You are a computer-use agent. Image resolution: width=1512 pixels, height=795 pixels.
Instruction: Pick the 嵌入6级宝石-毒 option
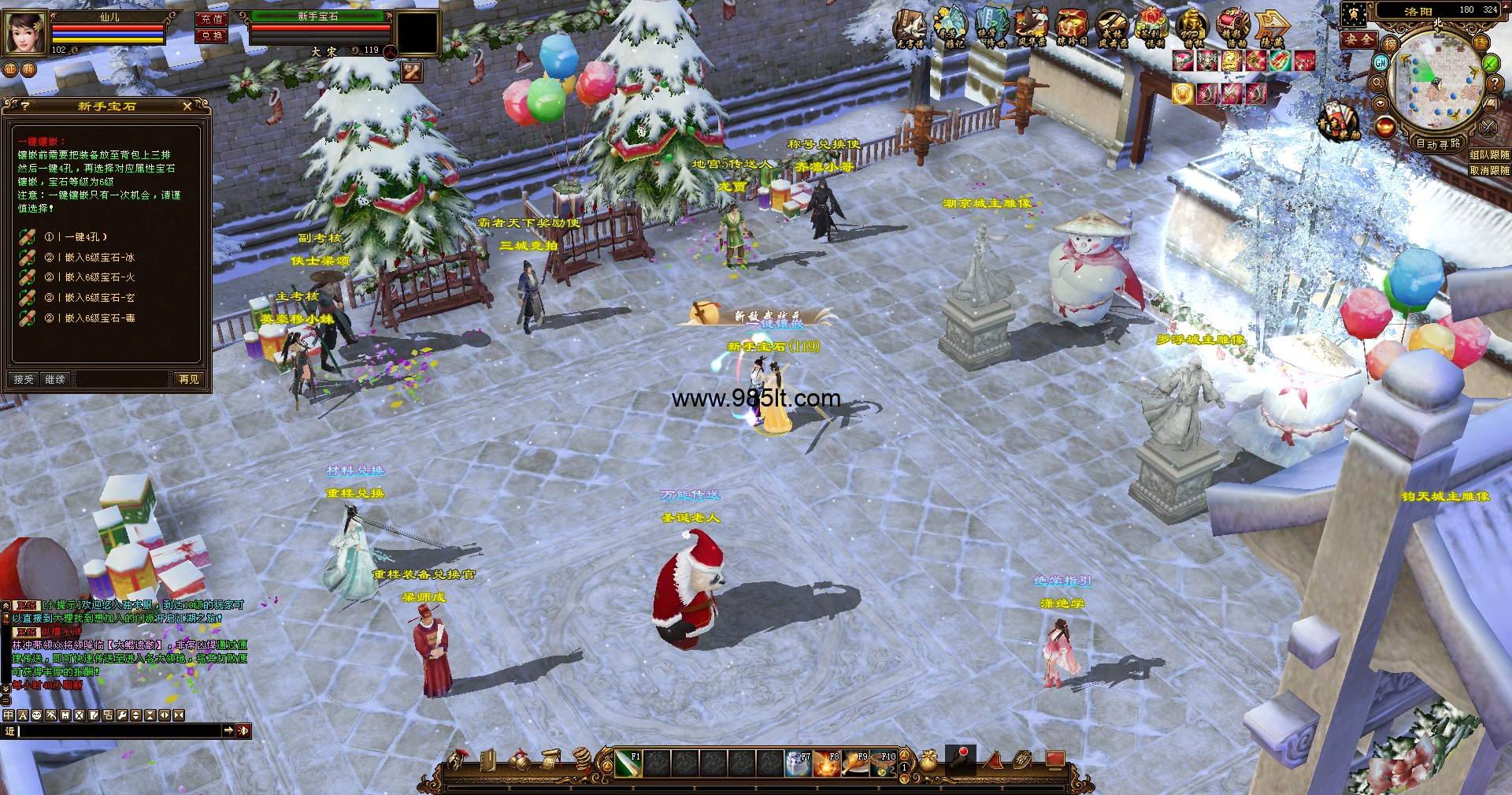click(99, 318)
